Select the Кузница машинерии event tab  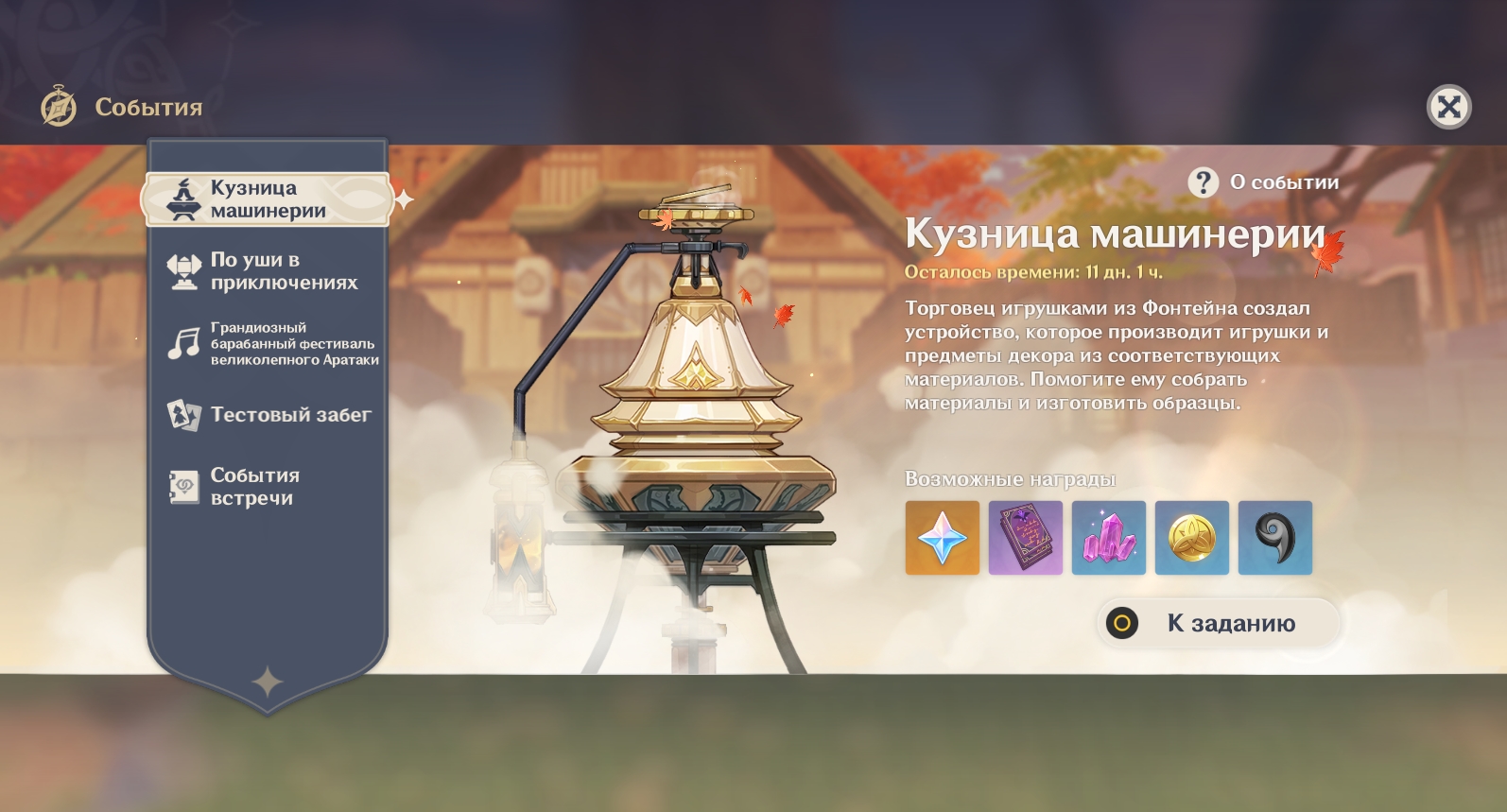[x=267, y=199]
